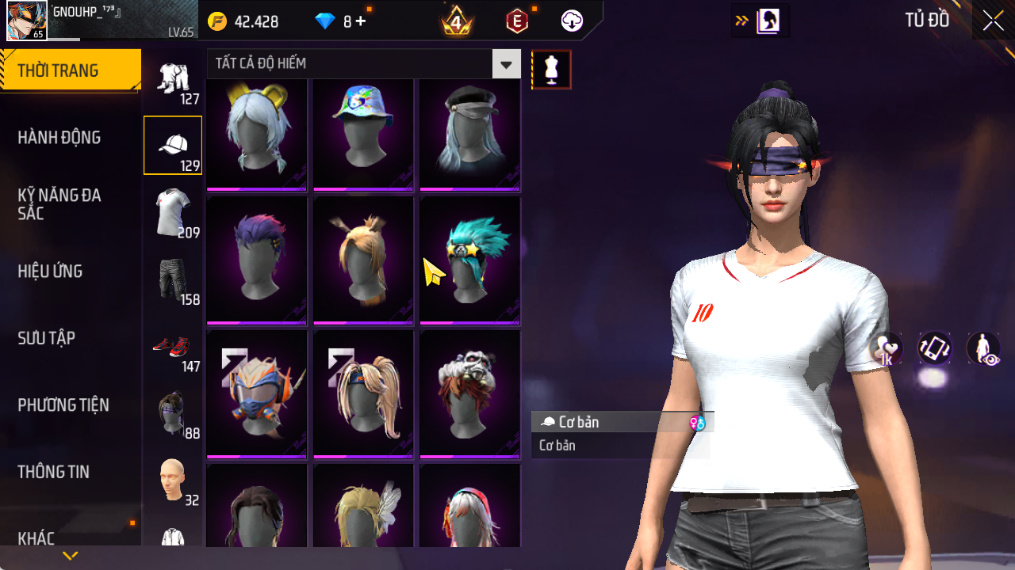This screenshot has height=570, width=1015.
Task: Choose the purple and orange hairstyle item
Action: click(x=257, y=259)
